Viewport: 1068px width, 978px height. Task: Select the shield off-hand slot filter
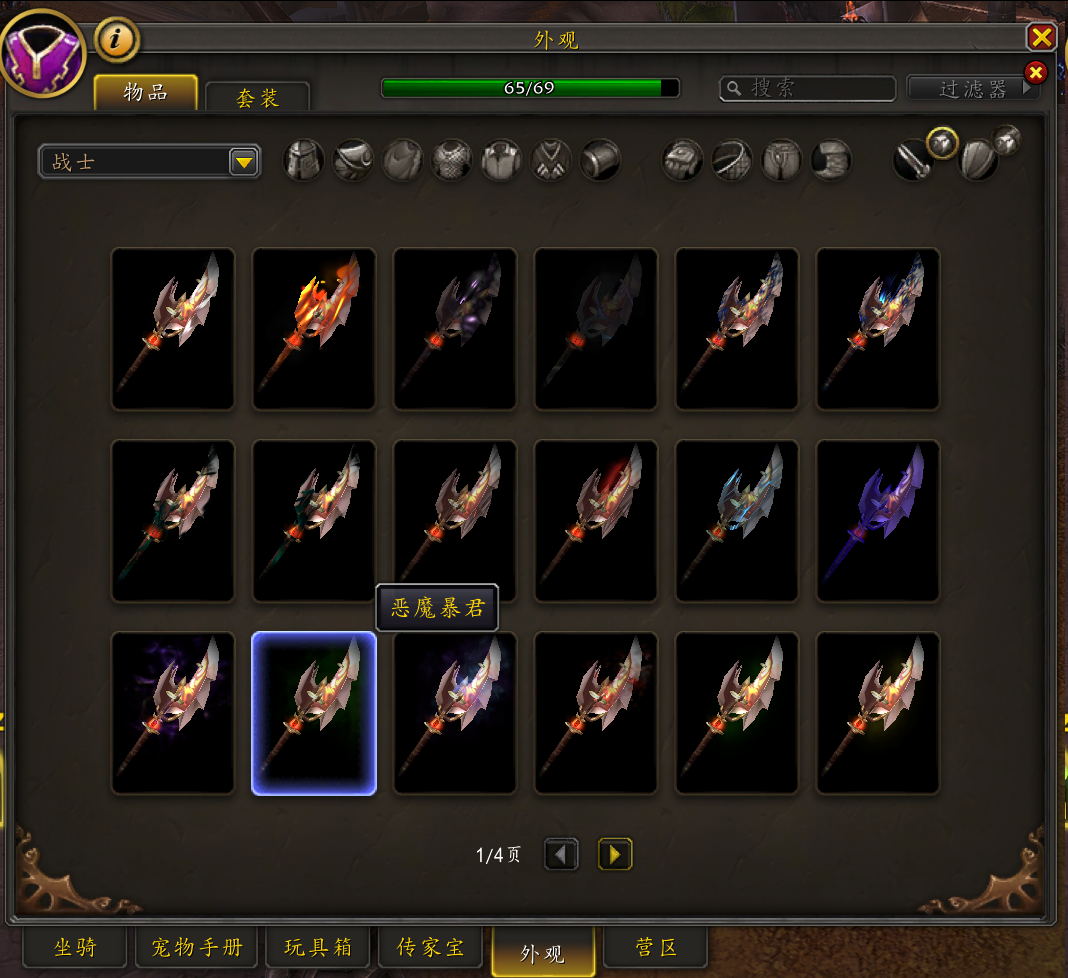coord(979,161)
